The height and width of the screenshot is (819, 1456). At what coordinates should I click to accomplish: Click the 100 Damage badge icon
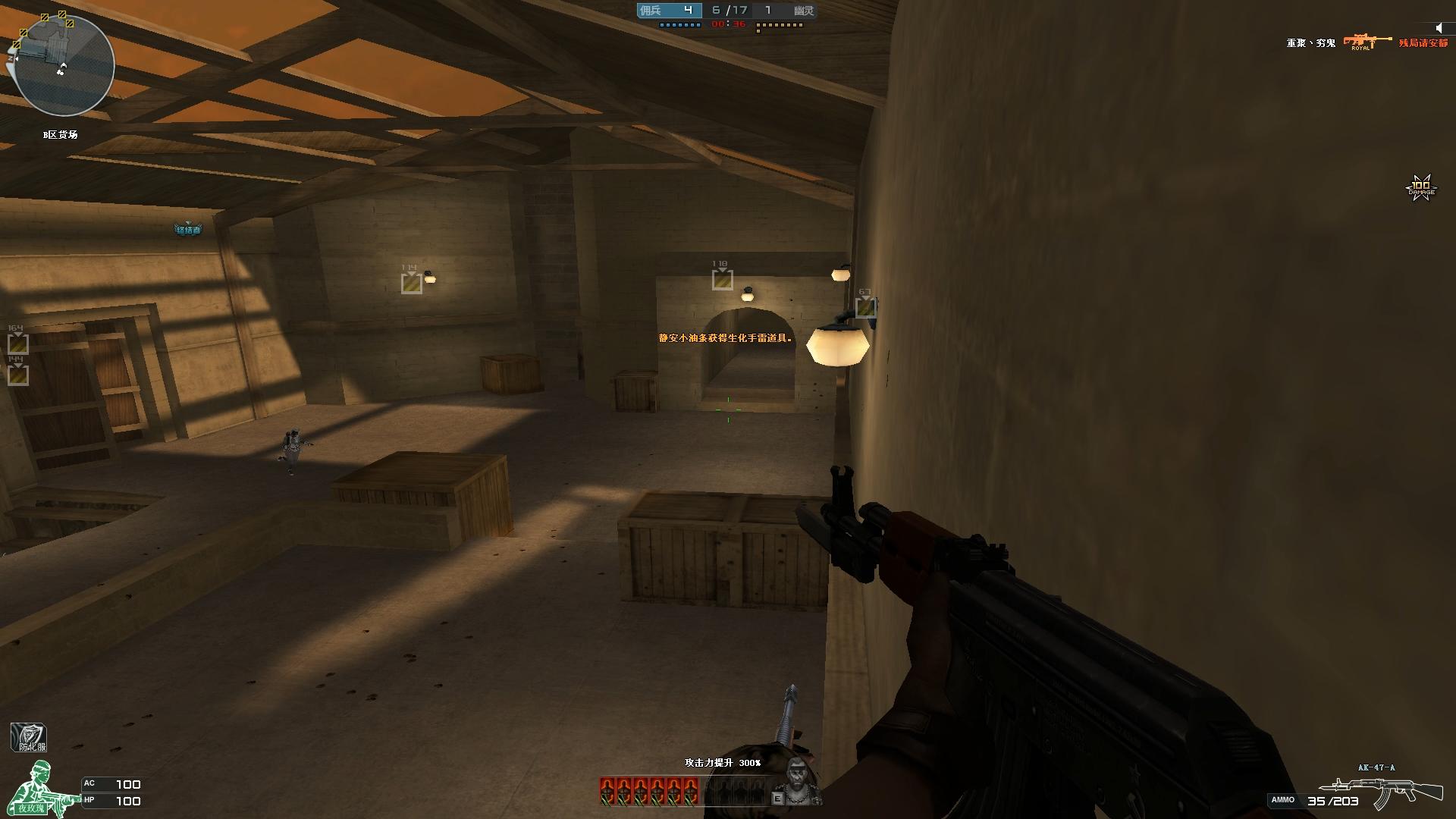1420,187
